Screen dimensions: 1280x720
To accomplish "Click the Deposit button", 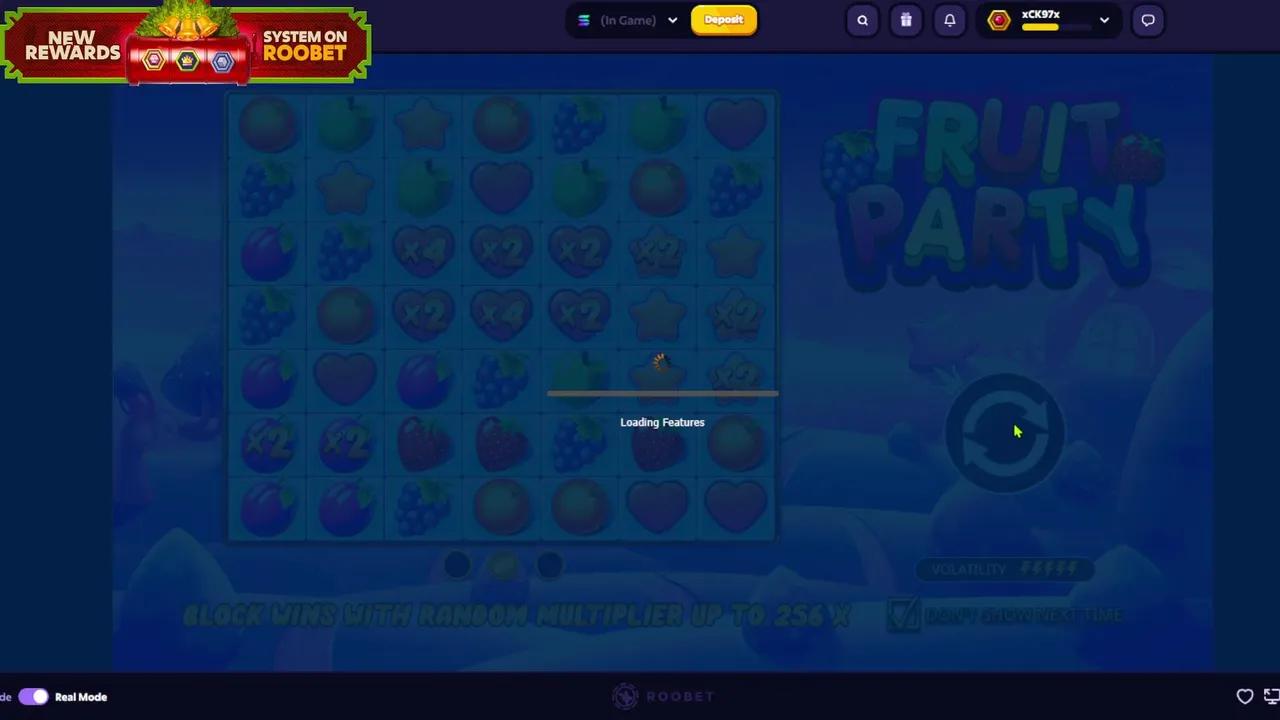I will (x=724, y=20).
